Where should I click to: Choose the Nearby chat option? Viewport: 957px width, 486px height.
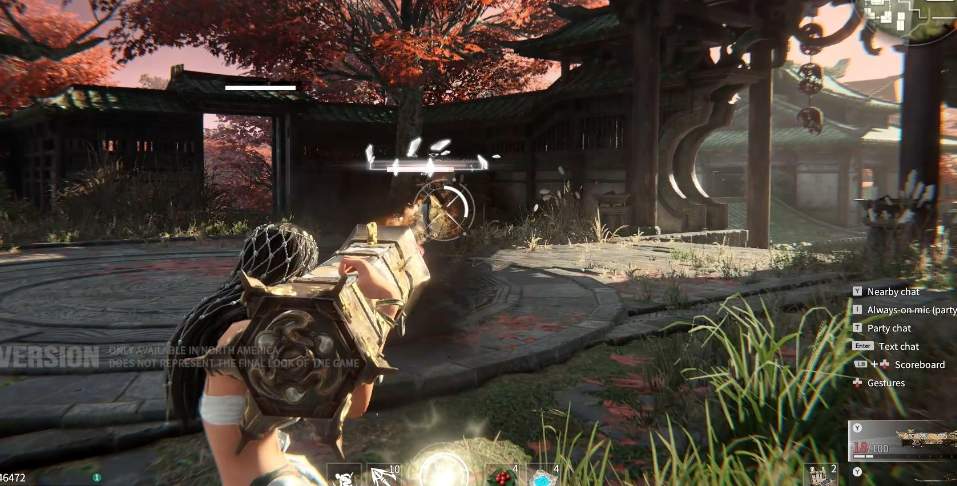[893, 291]
